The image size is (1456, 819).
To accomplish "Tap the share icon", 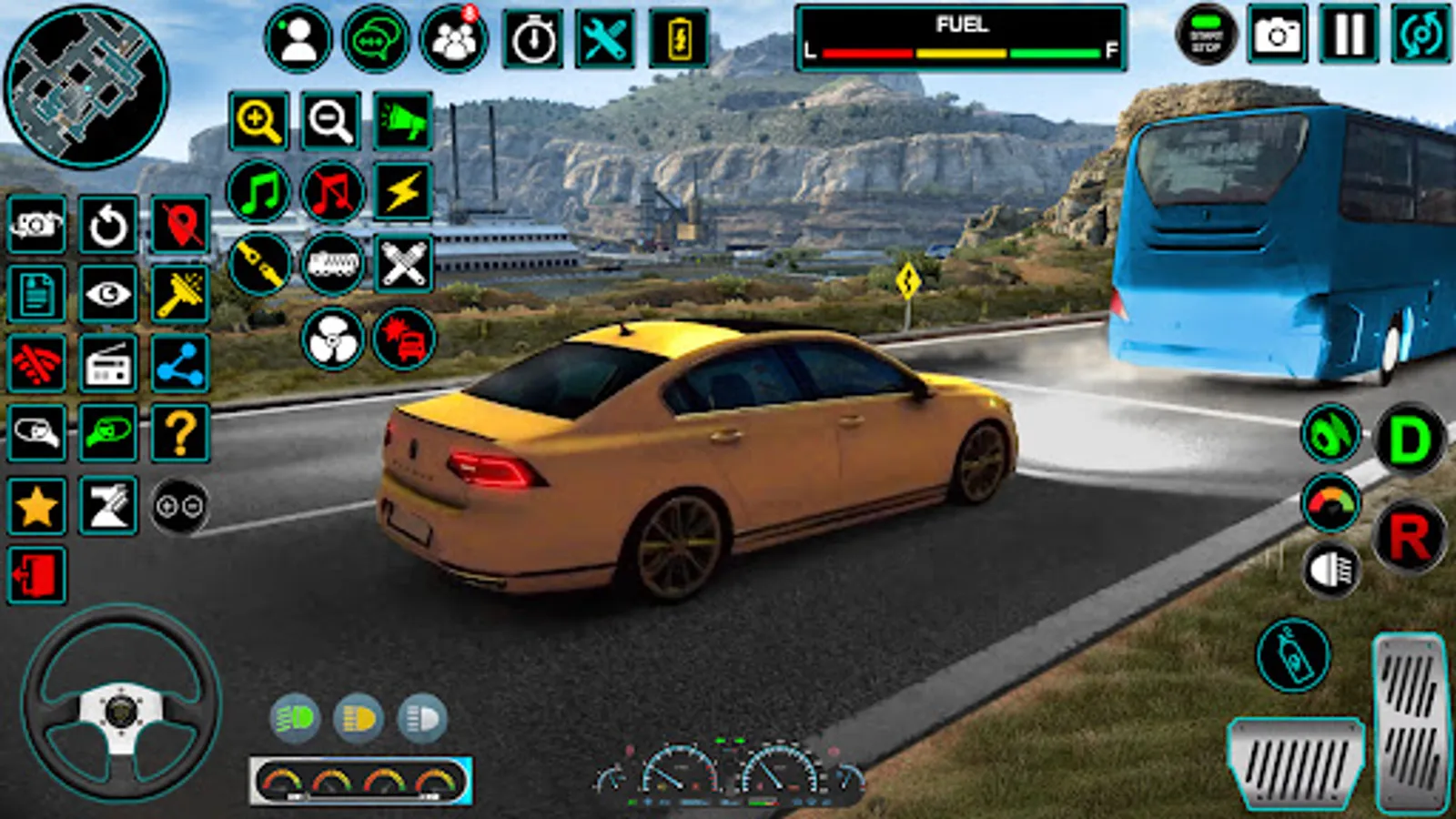I will click(180, 364).
